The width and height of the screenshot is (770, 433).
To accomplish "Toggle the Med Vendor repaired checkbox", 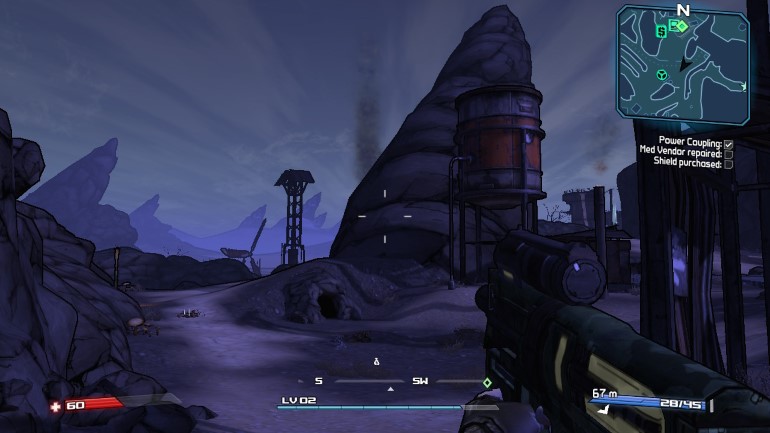I will click(x=729, y=153).
